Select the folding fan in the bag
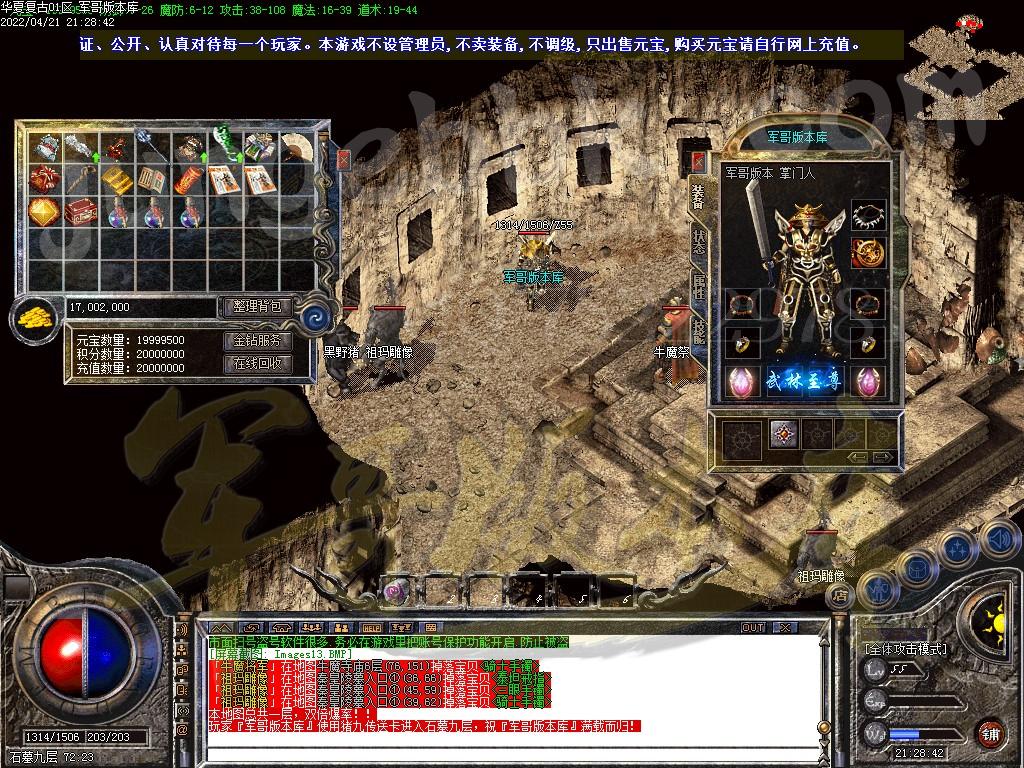Screen dimensions: 1024x768 pyautogui.click(x=296, y=149)
